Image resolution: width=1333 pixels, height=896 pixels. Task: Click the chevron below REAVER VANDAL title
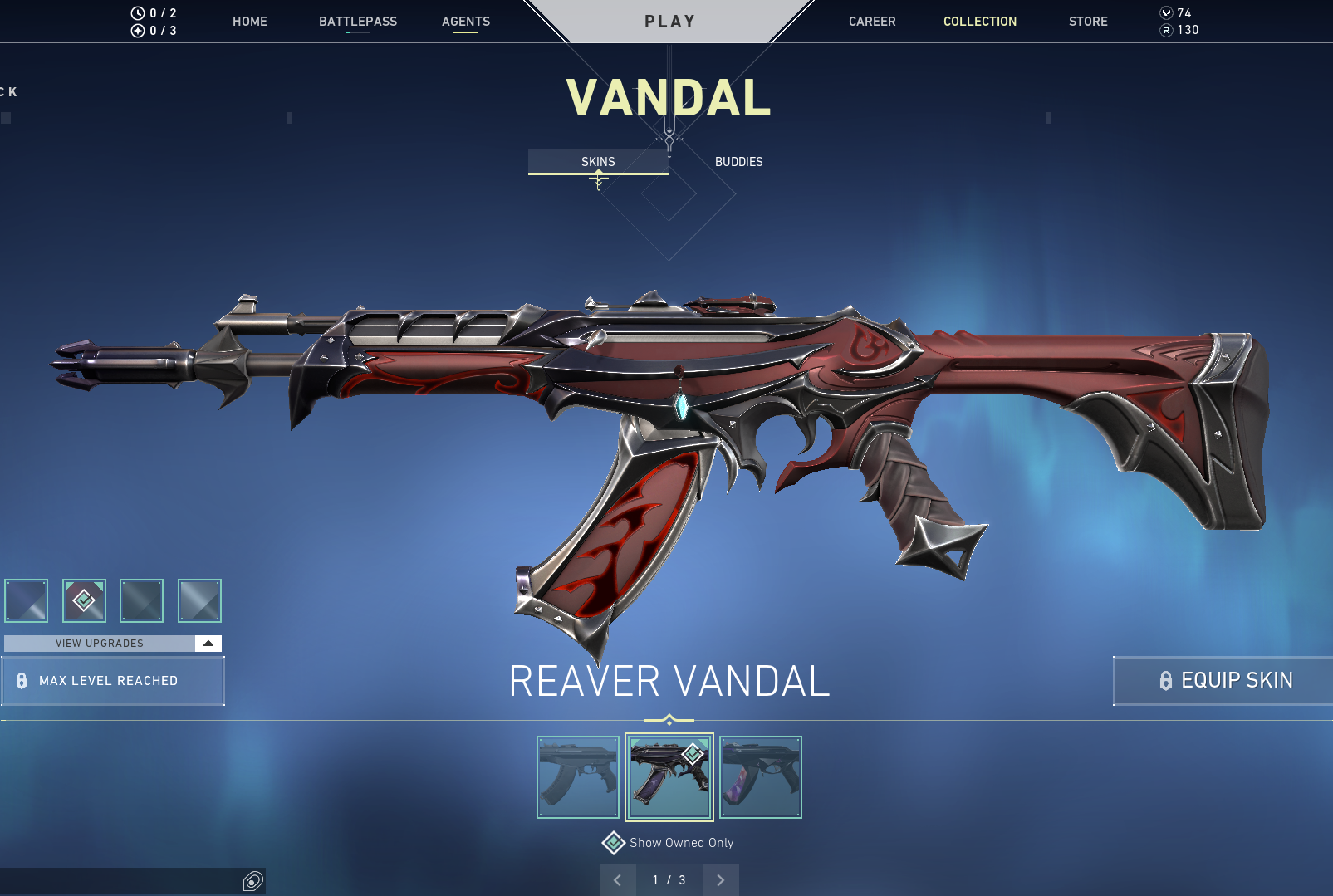click(669, 714)
